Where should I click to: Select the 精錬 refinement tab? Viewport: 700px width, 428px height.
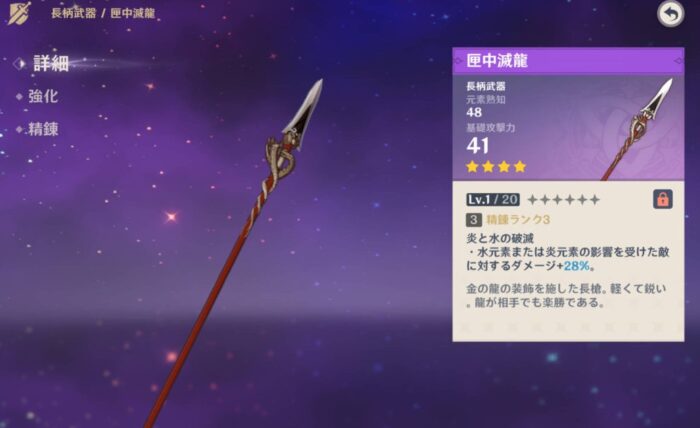click(43, 129)
